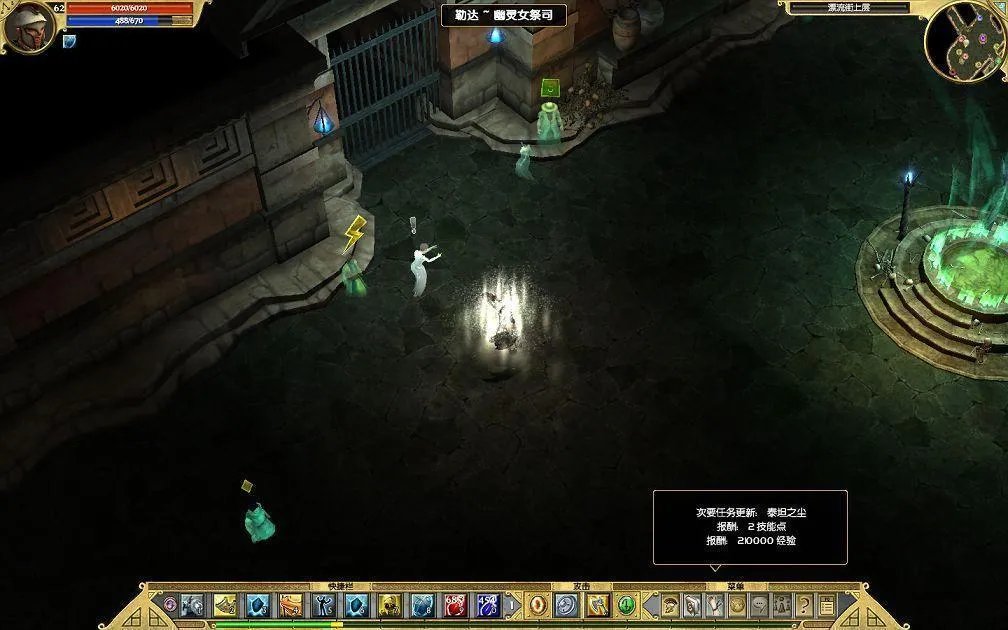Click the hero portrait with helmet
Image resolution: width=1008 pixels, height=630 pixels.
tap(26, 25)
